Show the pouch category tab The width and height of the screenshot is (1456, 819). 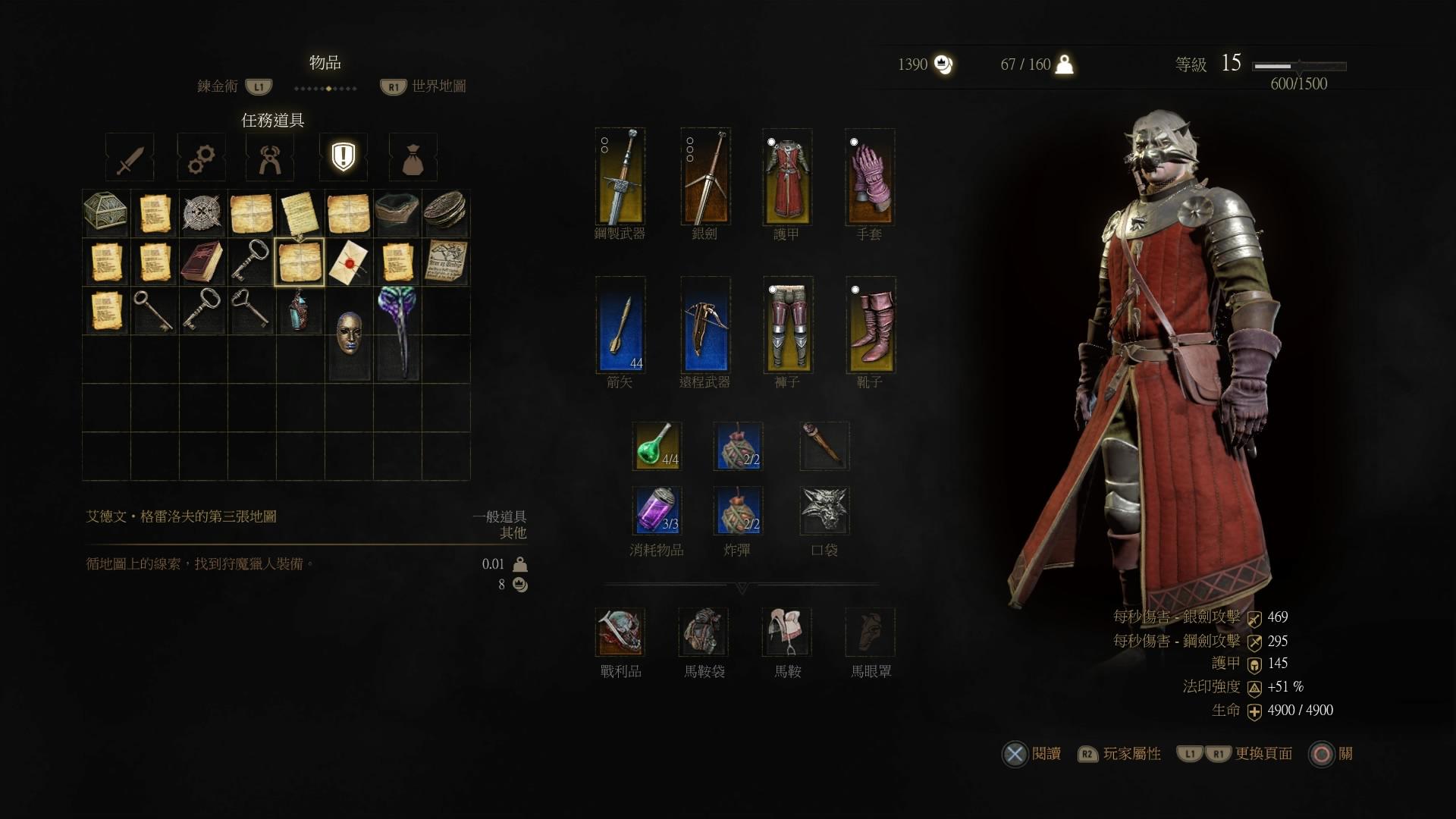(x=413, y=158)
